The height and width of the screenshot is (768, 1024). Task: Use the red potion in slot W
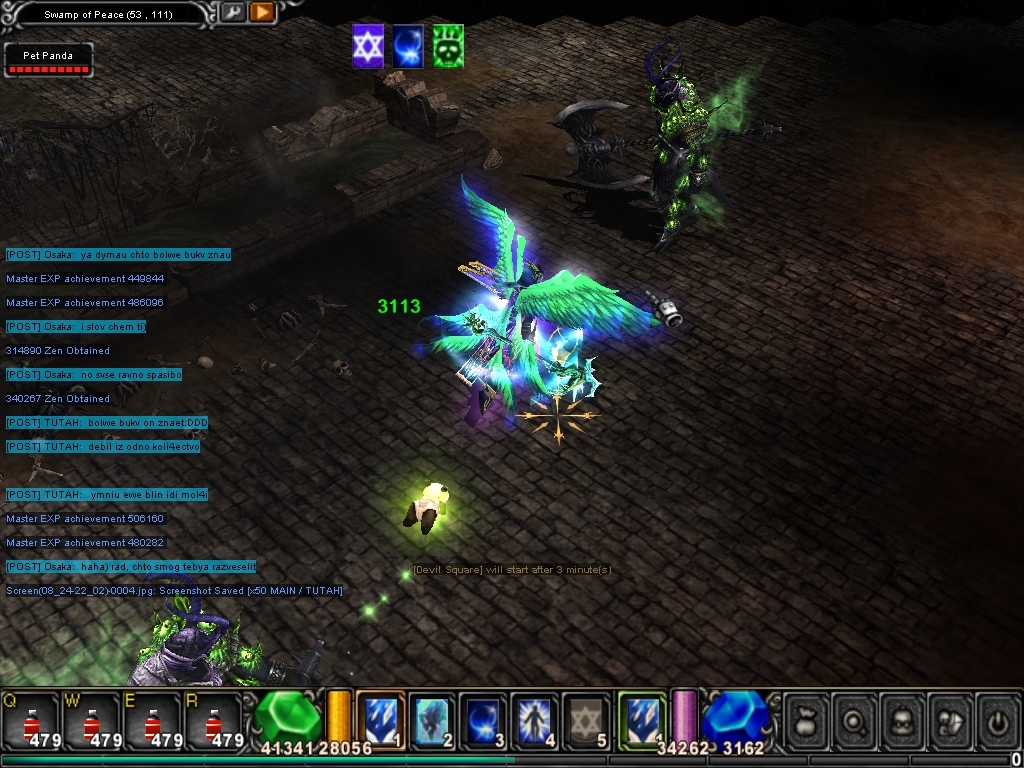pyautogui.click(x=91, y=720)
